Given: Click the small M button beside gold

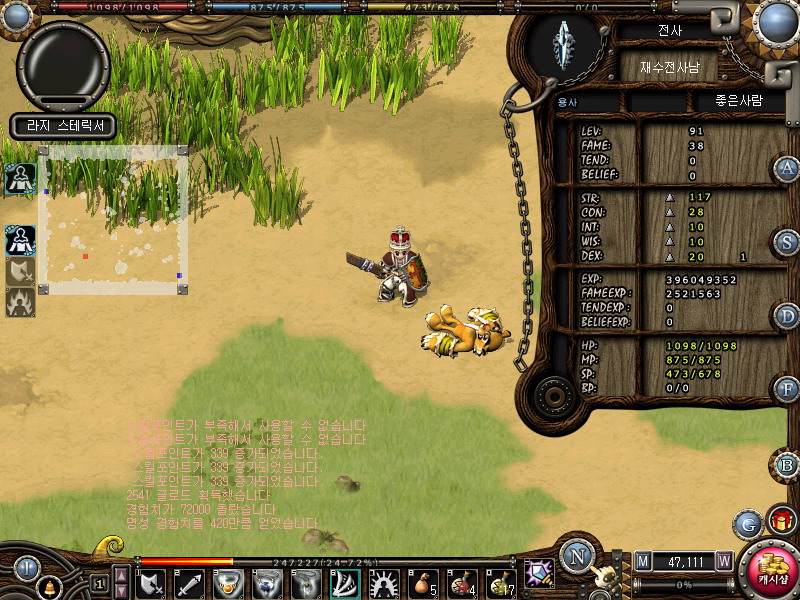Looking at the screenshot, I should pos(643,562).
